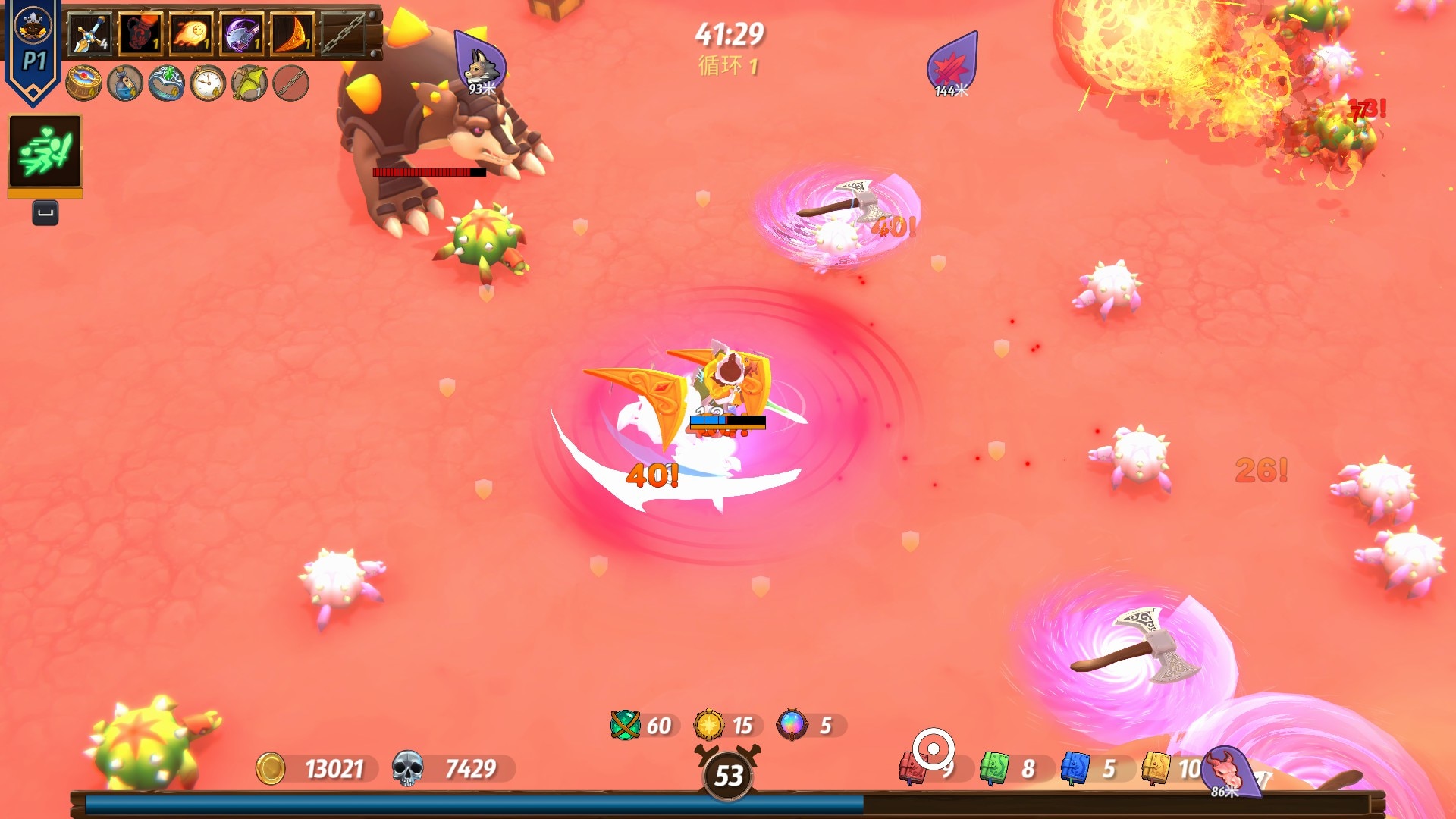Click the wolf offscreen direction marker

click(x=481, y=65)
